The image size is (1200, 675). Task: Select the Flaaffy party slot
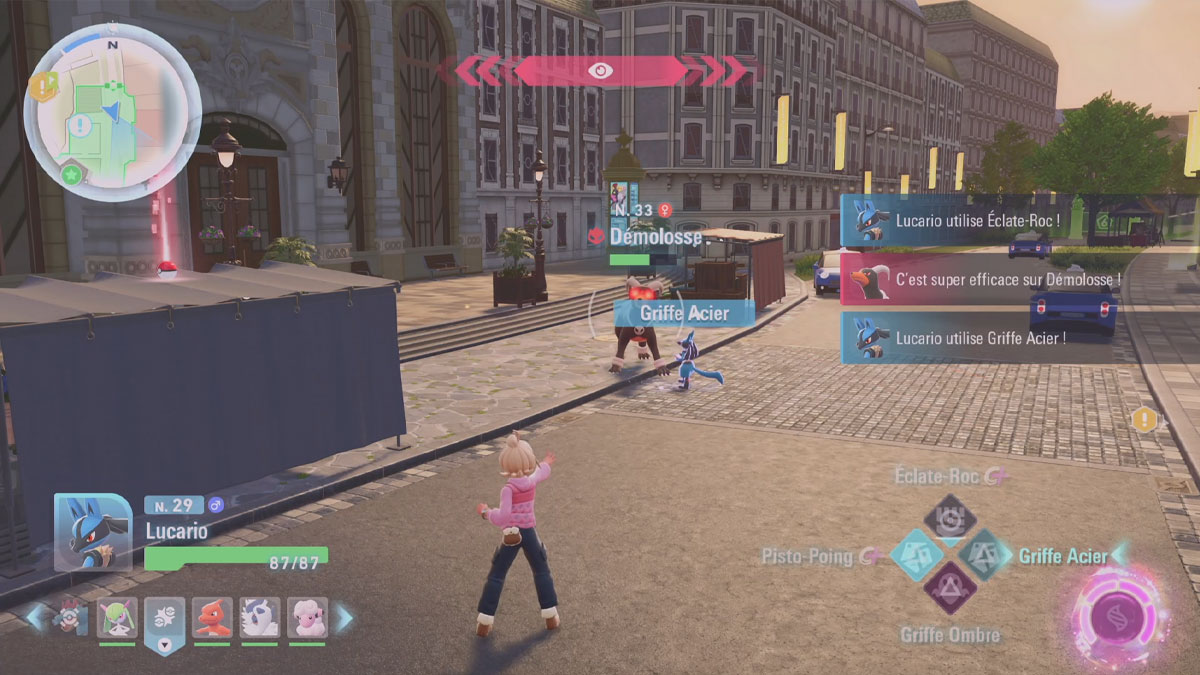click(x=307, y=617)
